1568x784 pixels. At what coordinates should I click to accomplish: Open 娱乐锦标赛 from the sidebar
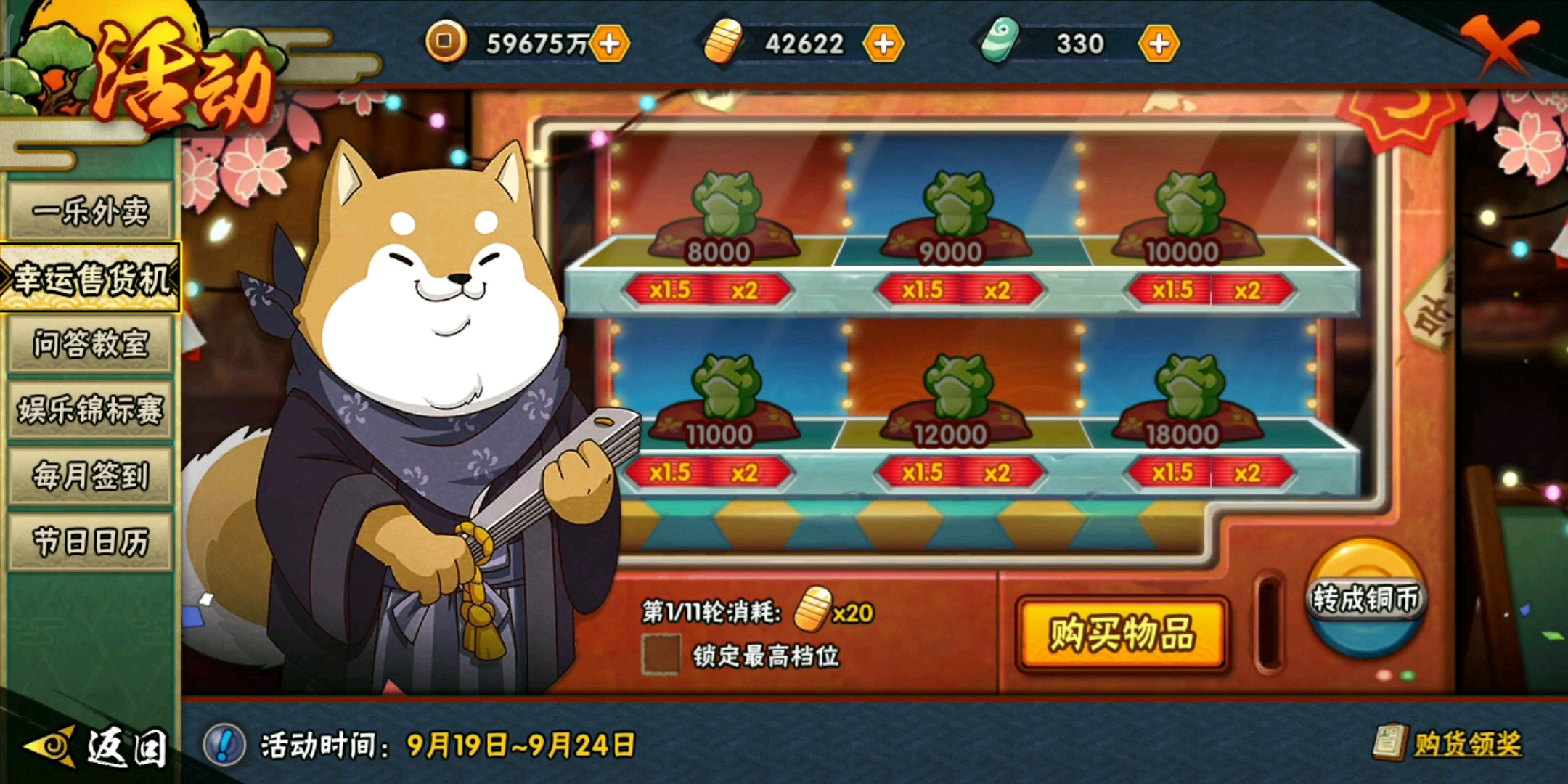click(x=91, y=410)
